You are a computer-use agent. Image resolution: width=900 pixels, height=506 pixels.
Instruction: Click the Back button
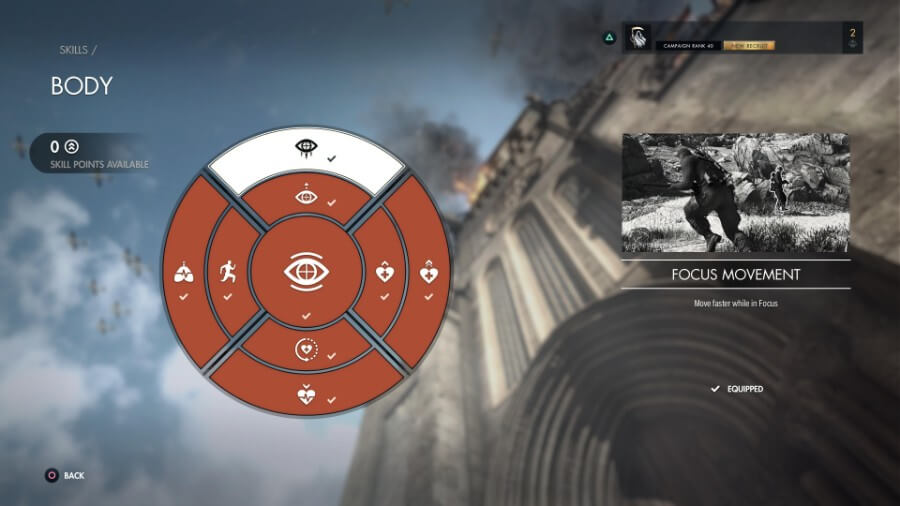pos(66,476)
